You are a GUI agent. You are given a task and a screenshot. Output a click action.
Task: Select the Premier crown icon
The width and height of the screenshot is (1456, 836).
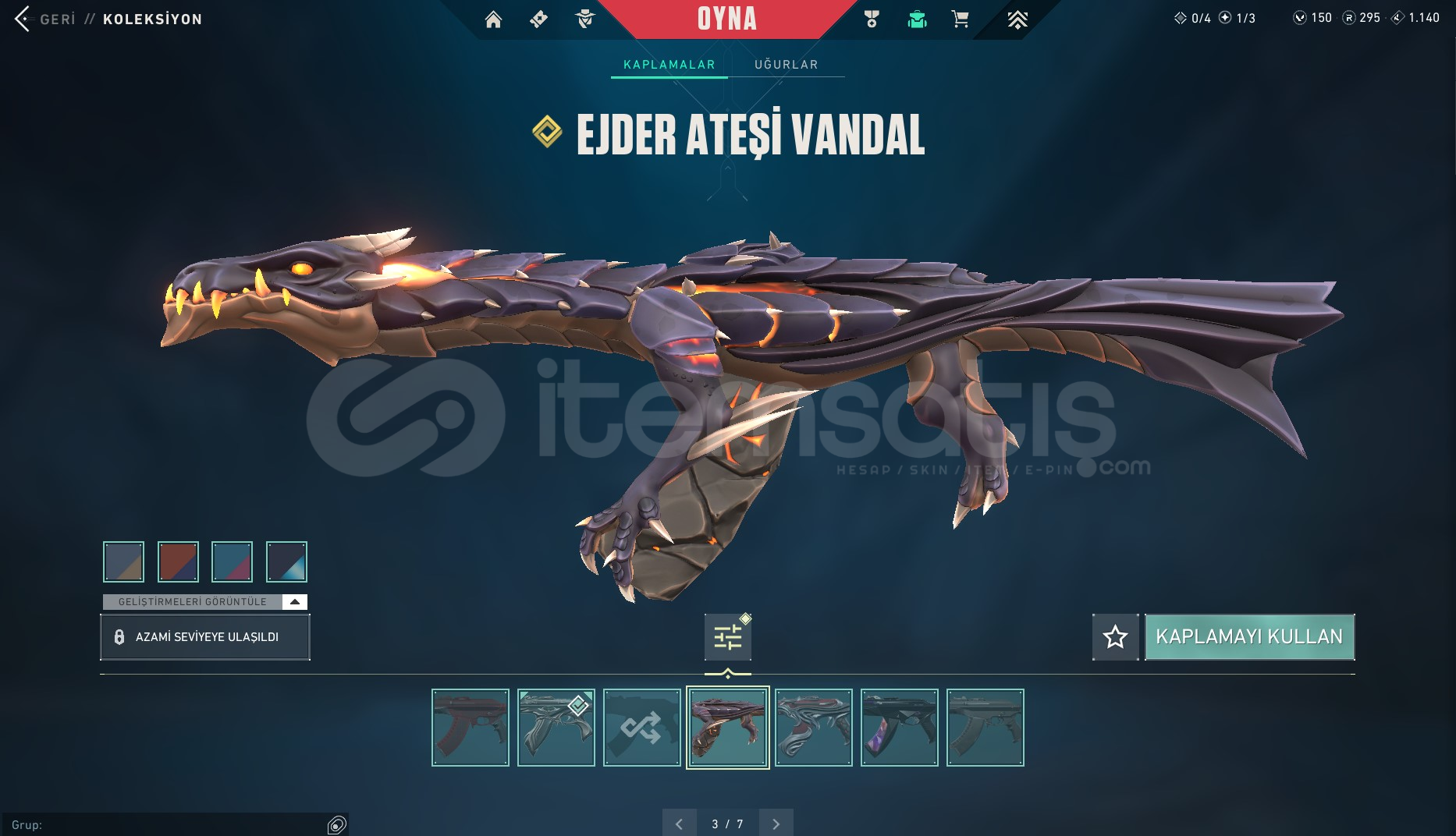(1018, 19)
